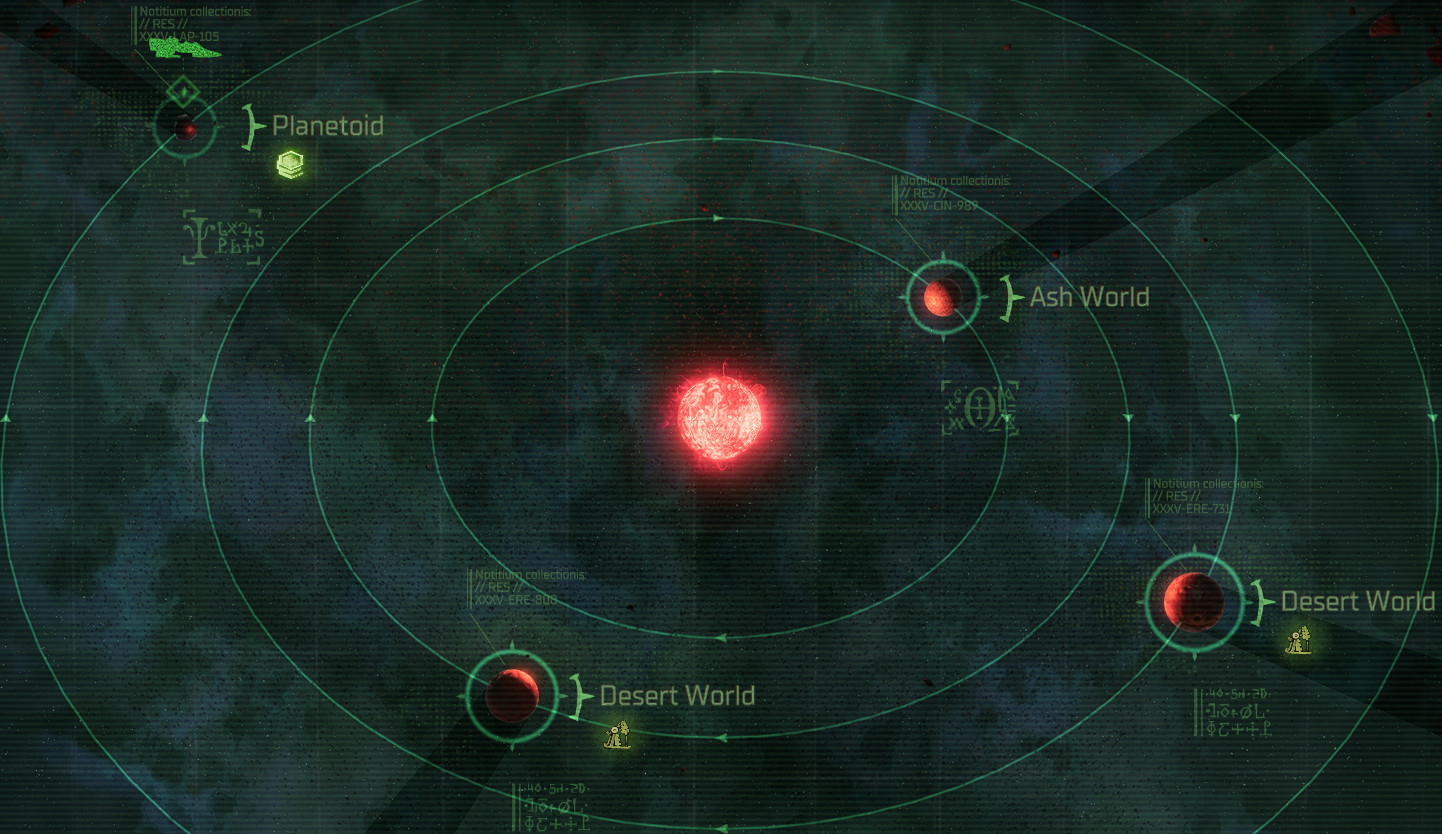Click the stacked resource icon under Planetoid
Screen dimensions: 1442x834
290,165
